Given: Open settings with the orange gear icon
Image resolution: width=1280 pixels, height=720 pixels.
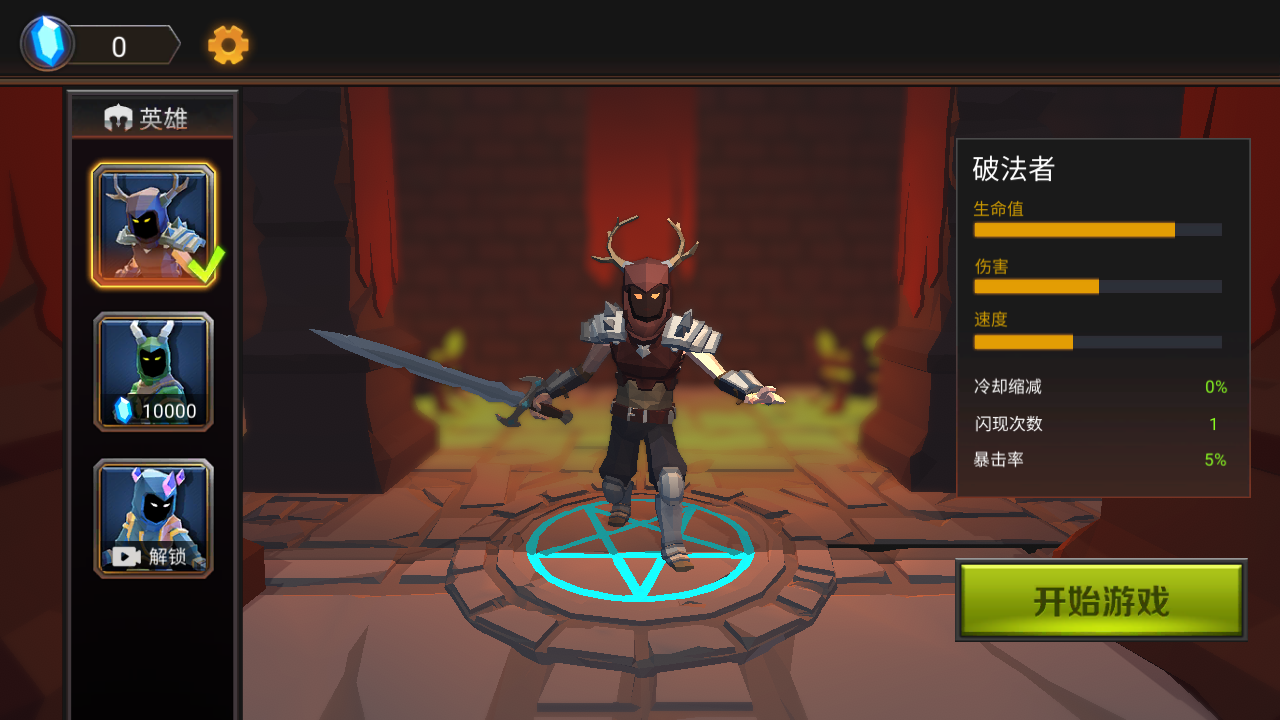Looking at the screenshot, I should point(228,45).
